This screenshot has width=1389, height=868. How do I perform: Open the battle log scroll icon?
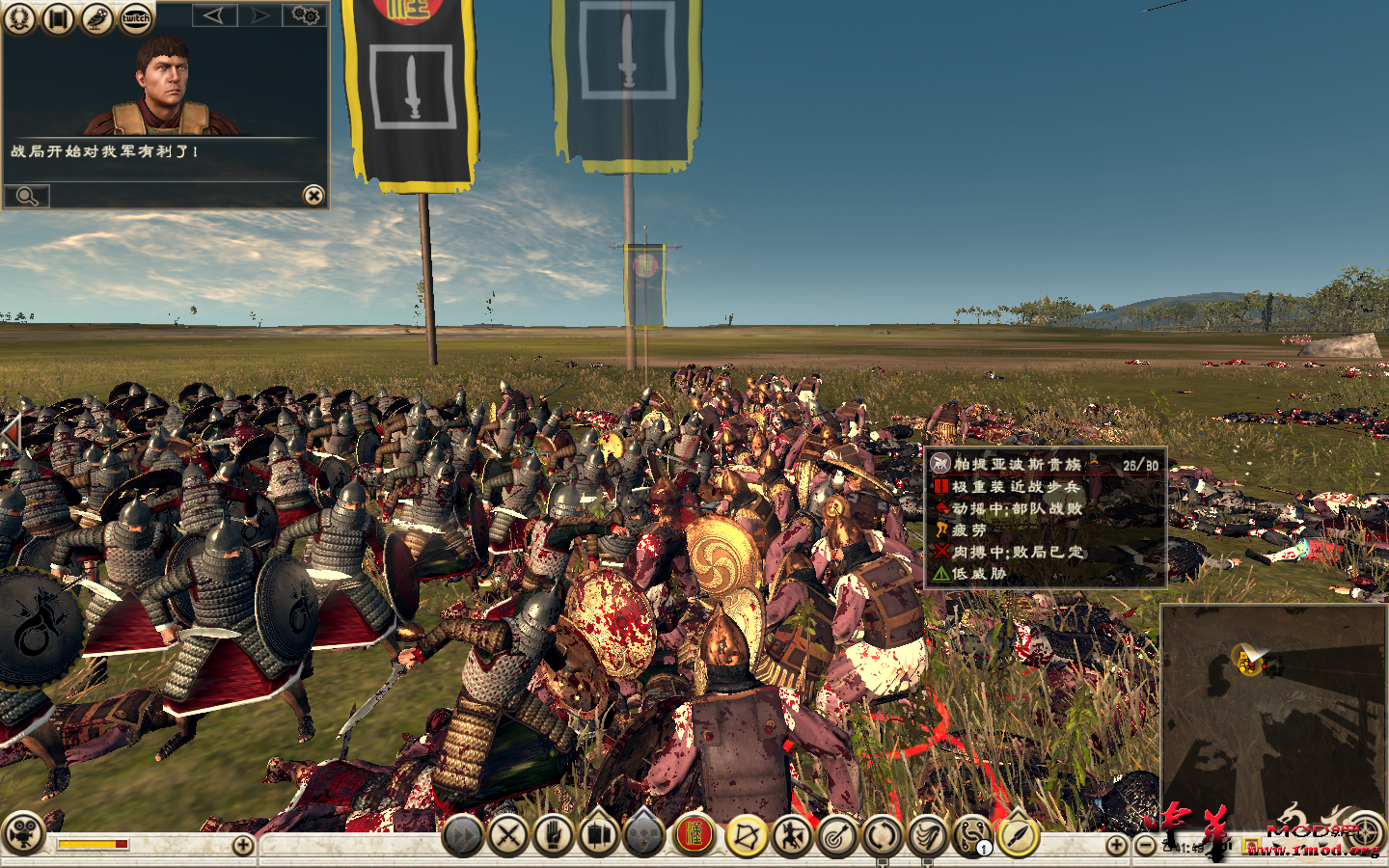coord(56,19)
